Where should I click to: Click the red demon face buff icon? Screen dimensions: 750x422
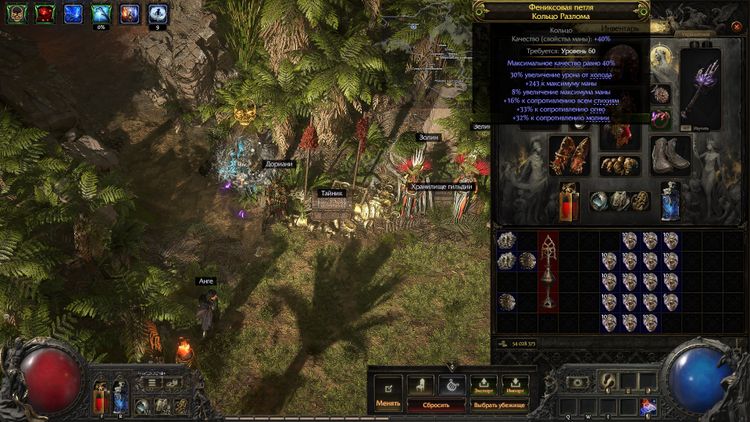[x=45, y=13]
